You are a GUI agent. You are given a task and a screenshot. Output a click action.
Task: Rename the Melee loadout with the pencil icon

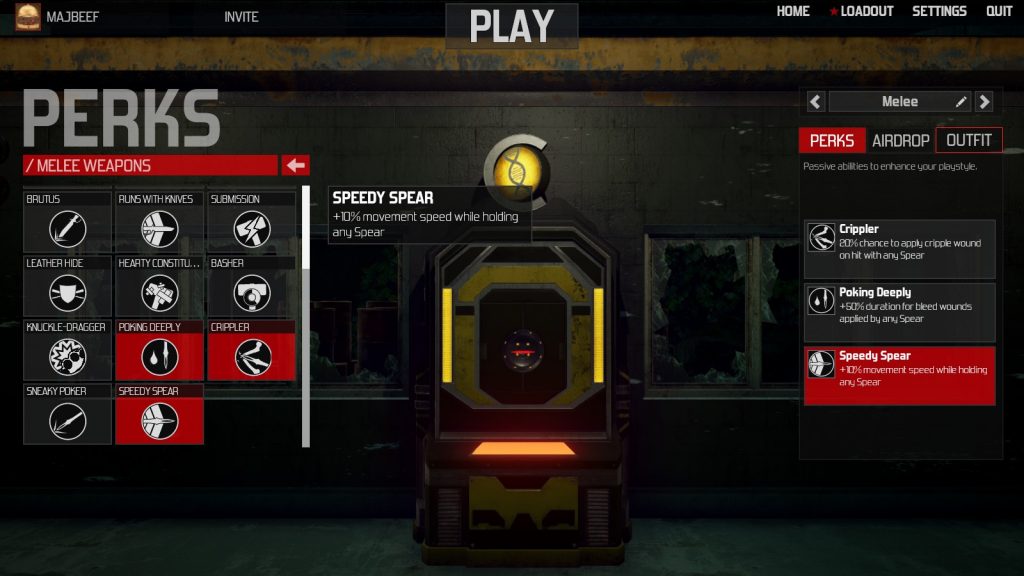[961, 101]
